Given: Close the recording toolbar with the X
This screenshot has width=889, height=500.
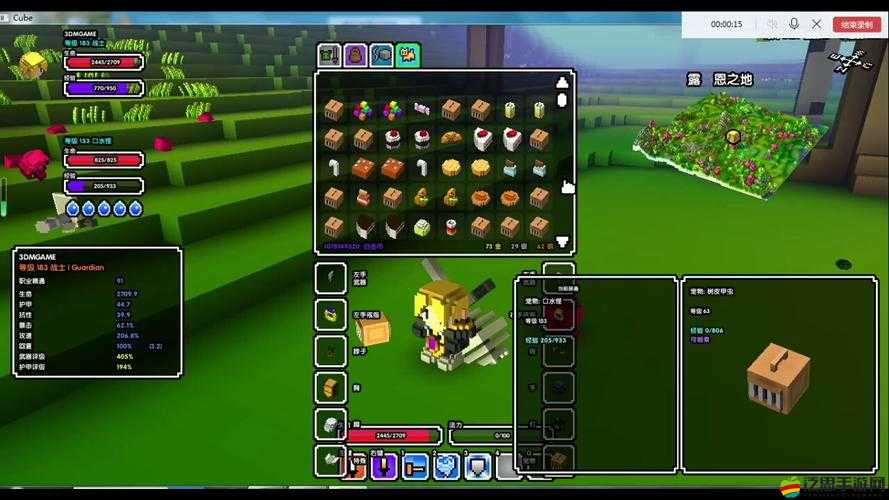Looking at the screenshot, I should click(817, 24).
